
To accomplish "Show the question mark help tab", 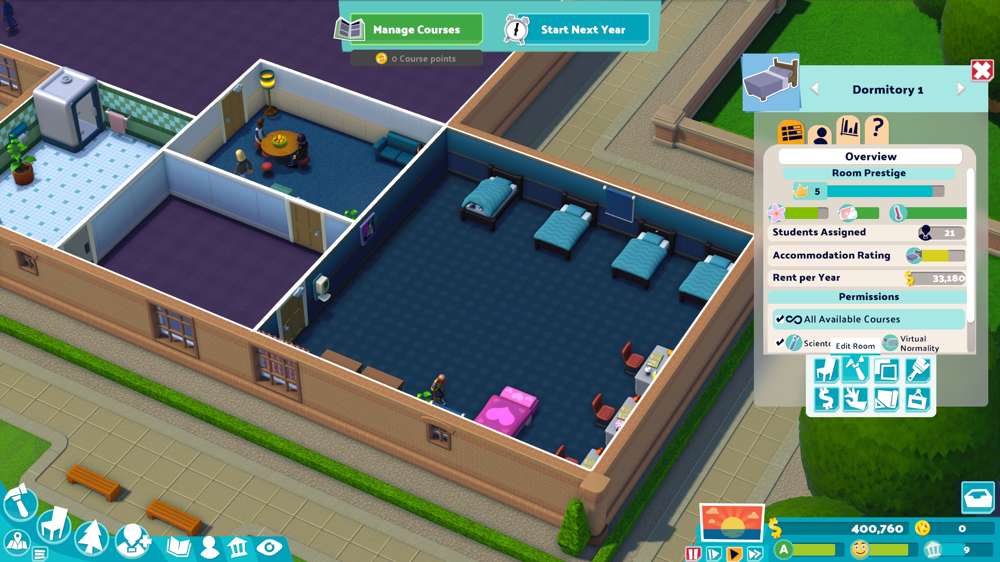I will [876, 129].
